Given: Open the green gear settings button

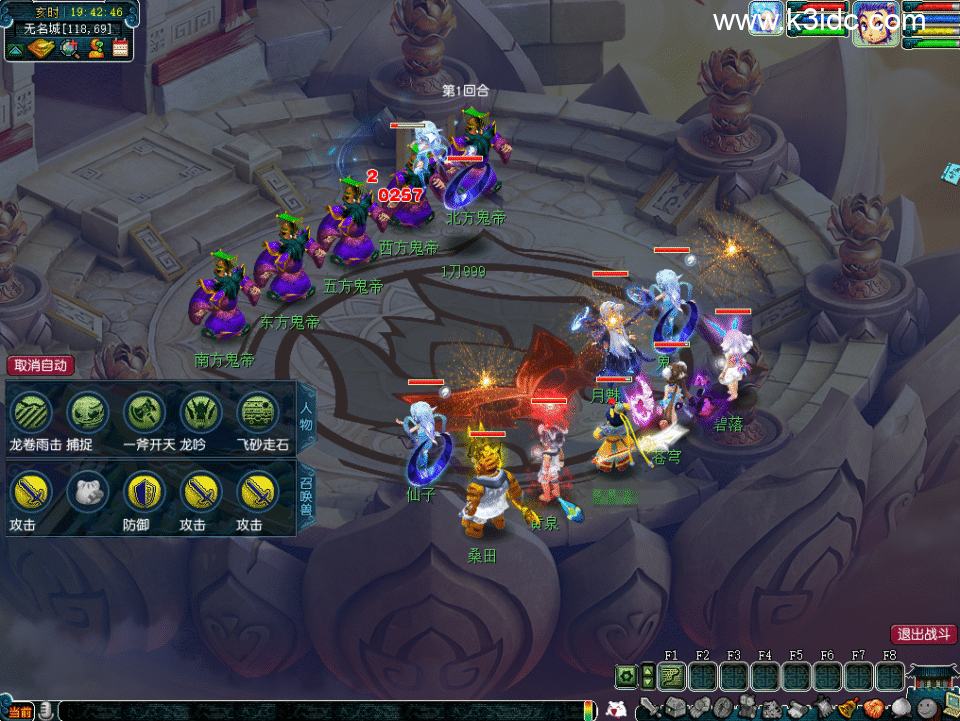Looking at the screenshot, I should pyautogui.click(x=627, y=677).
